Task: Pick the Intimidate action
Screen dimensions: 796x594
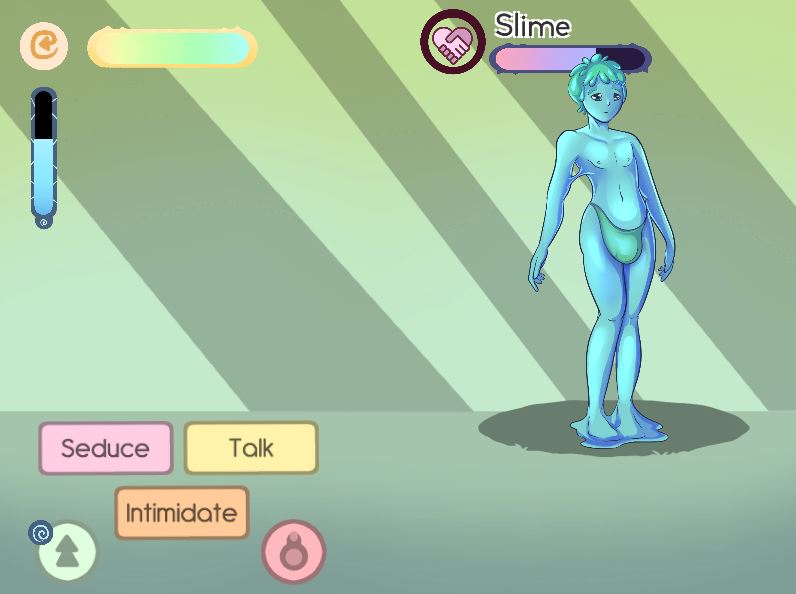Action: [x=181, y=513]
